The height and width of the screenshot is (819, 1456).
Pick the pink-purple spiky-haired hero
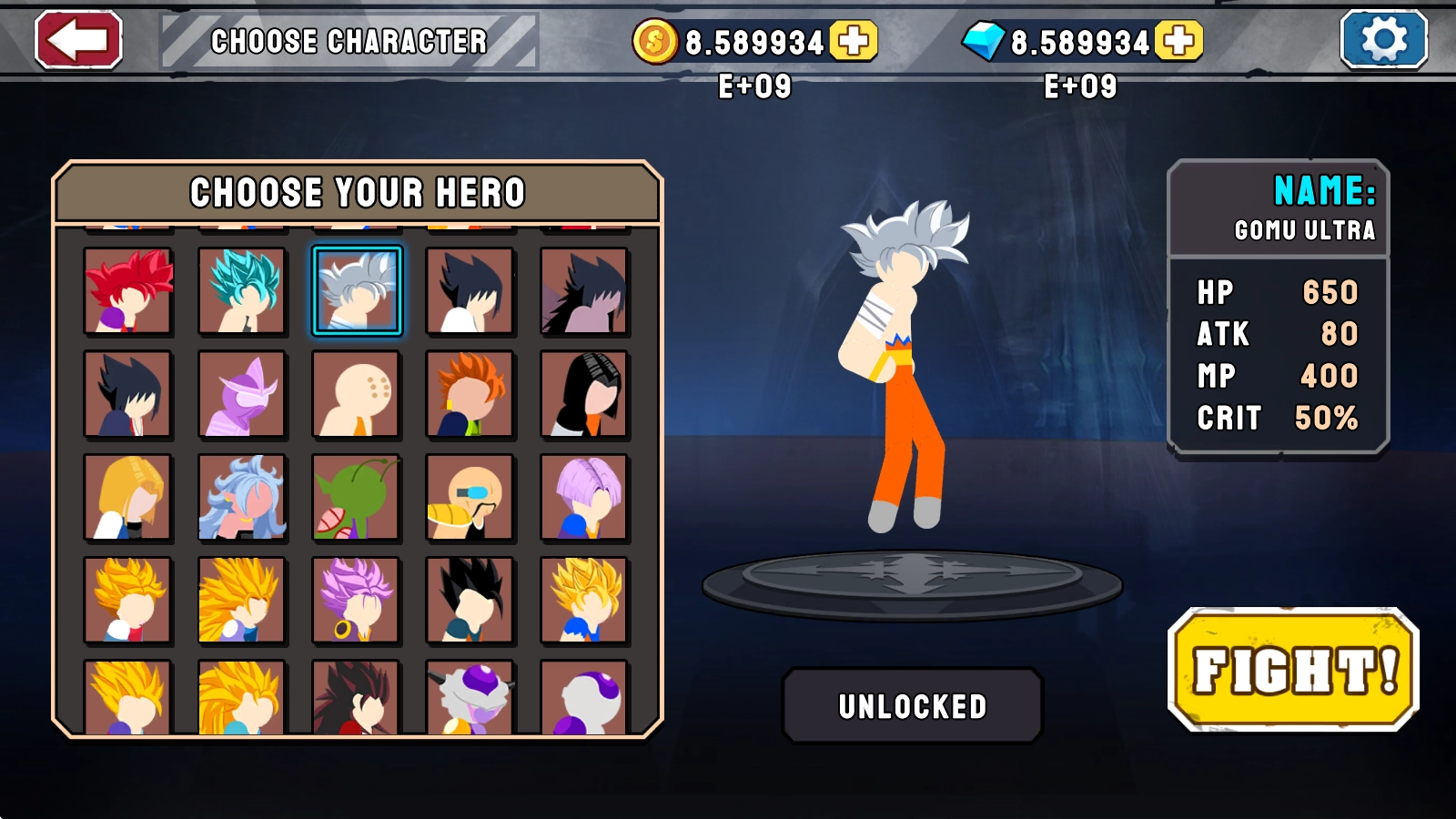click(357, 601)
